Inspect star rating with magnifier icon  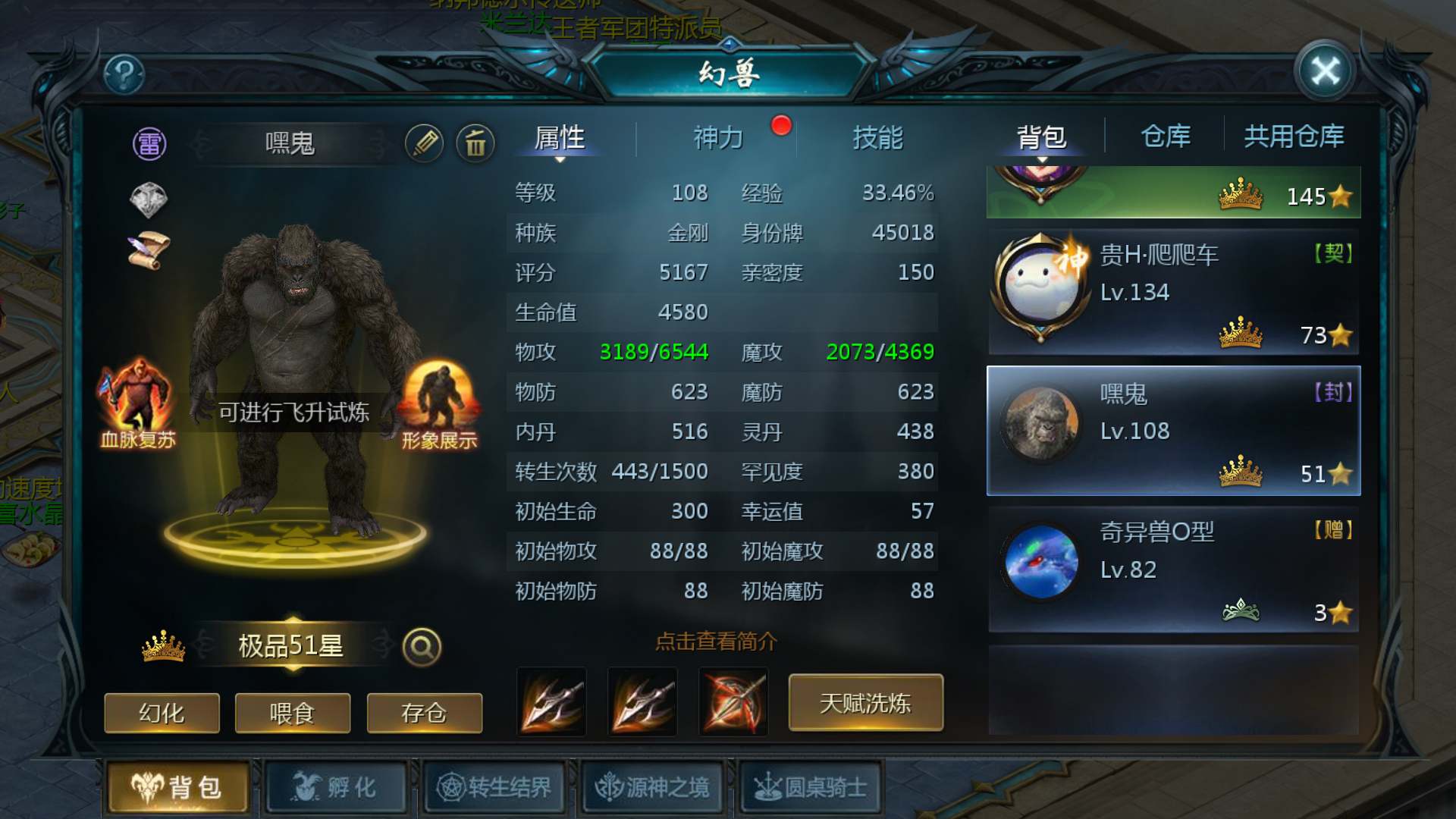pos(422,647)
